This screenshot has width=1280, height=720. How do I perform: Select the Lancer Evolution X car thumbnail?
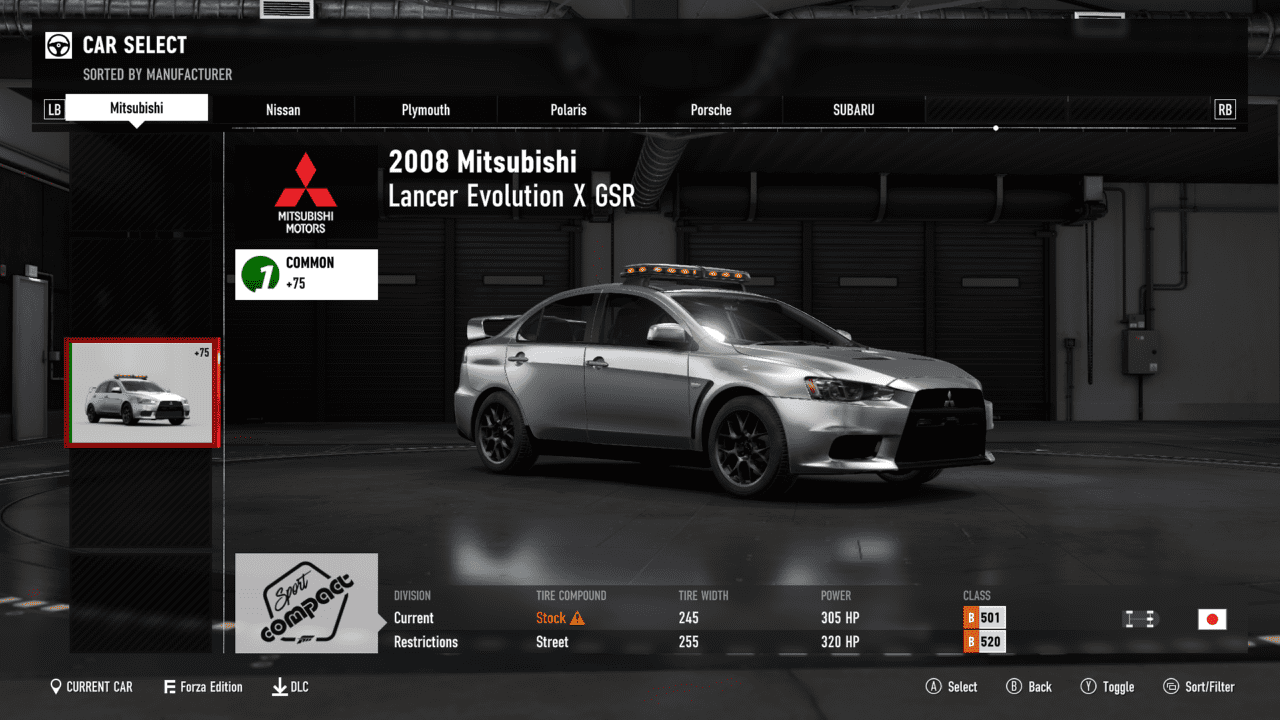coord(141,392)
